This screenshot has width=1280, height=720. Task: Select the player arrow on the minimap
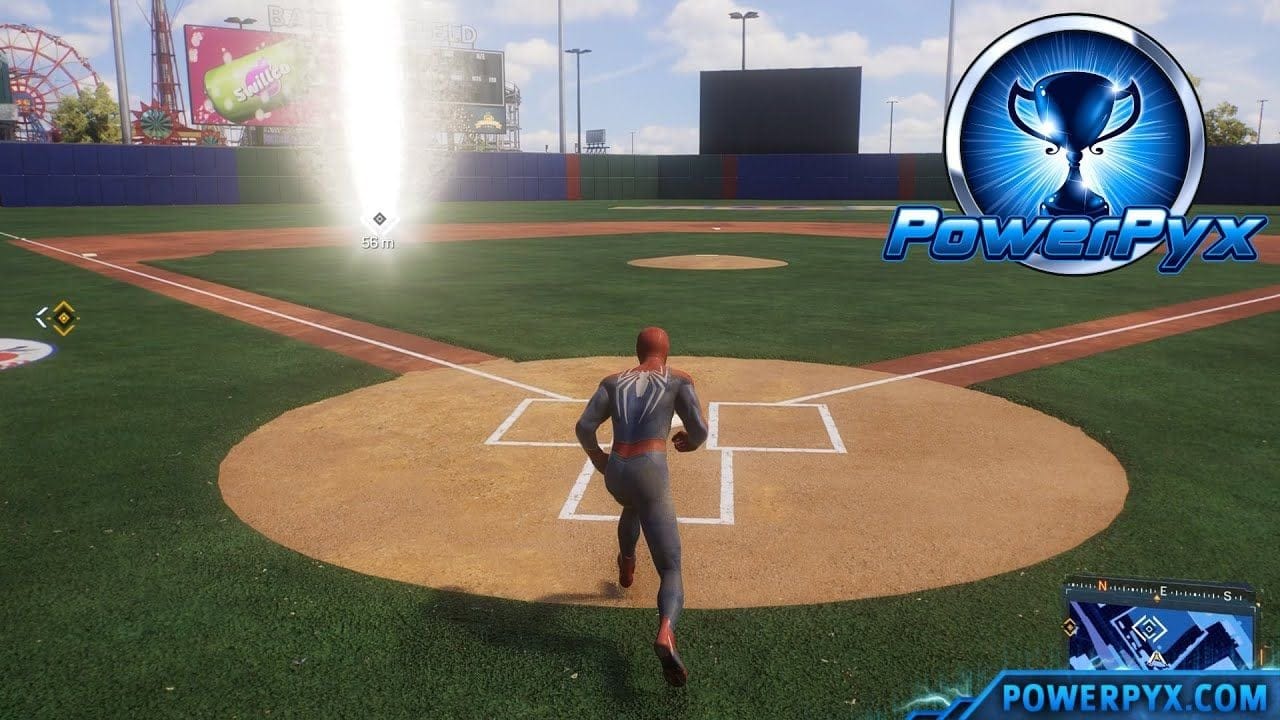click(x=1157, y=658)
